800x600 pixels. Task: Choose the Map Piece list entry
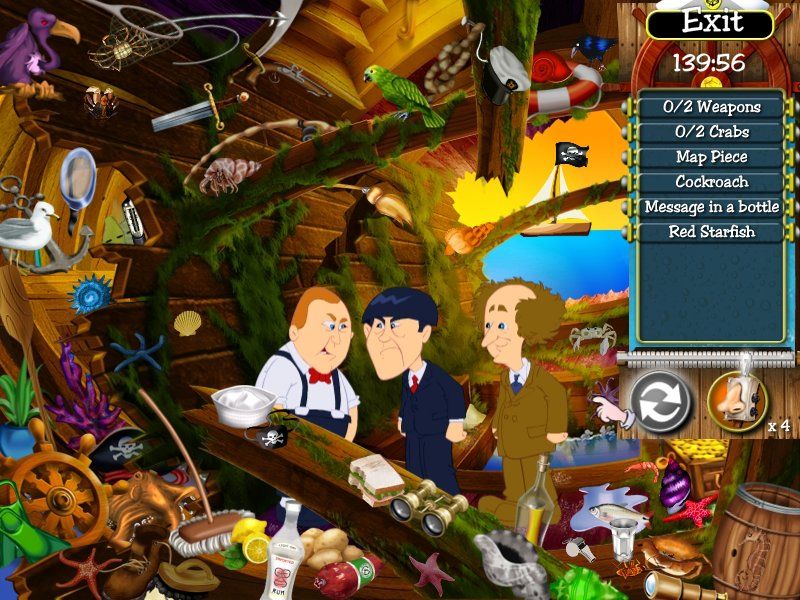coord(712,157)
